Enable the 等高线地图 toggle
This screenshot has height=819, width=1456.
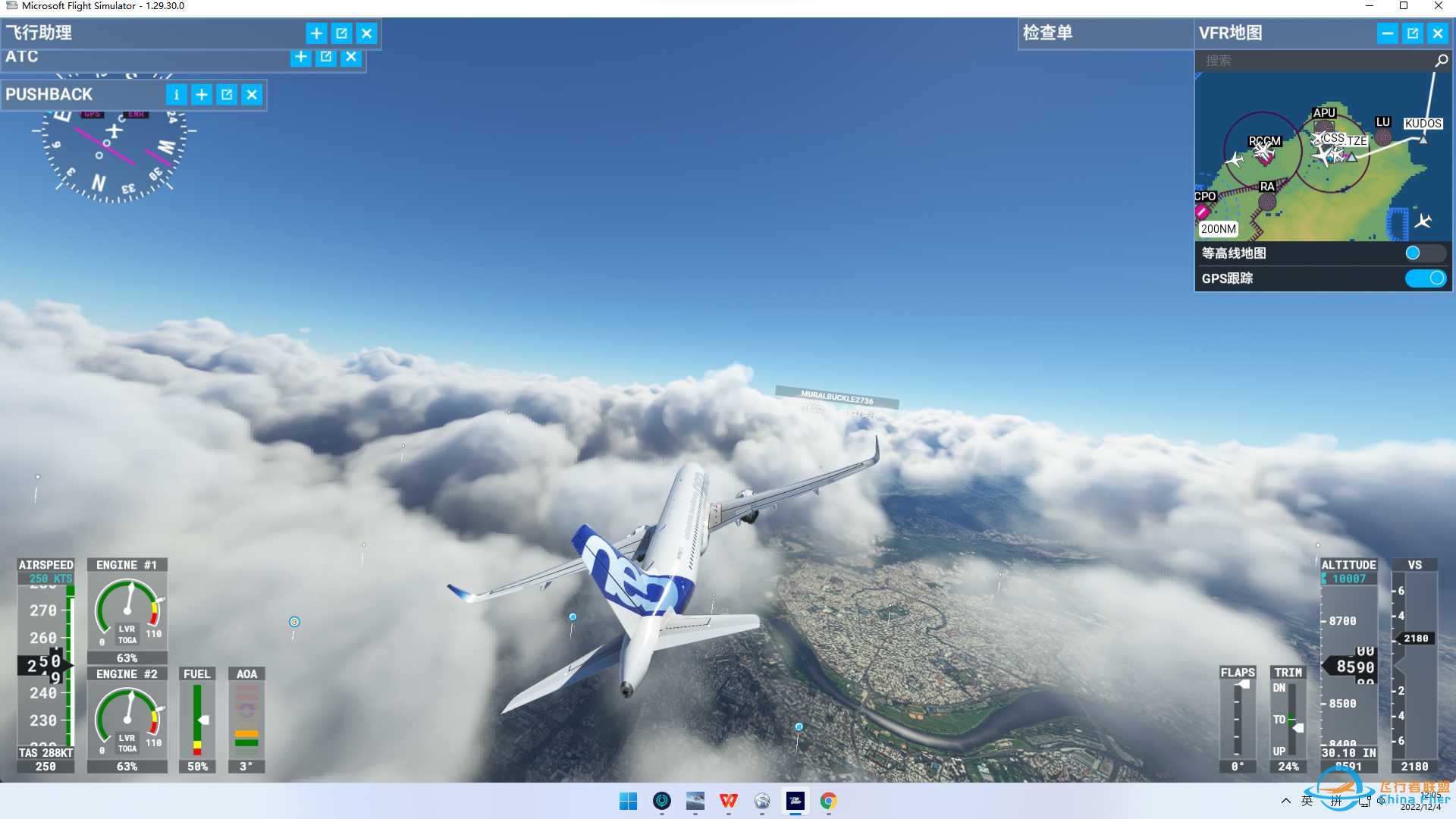[x=1425, y=253]
